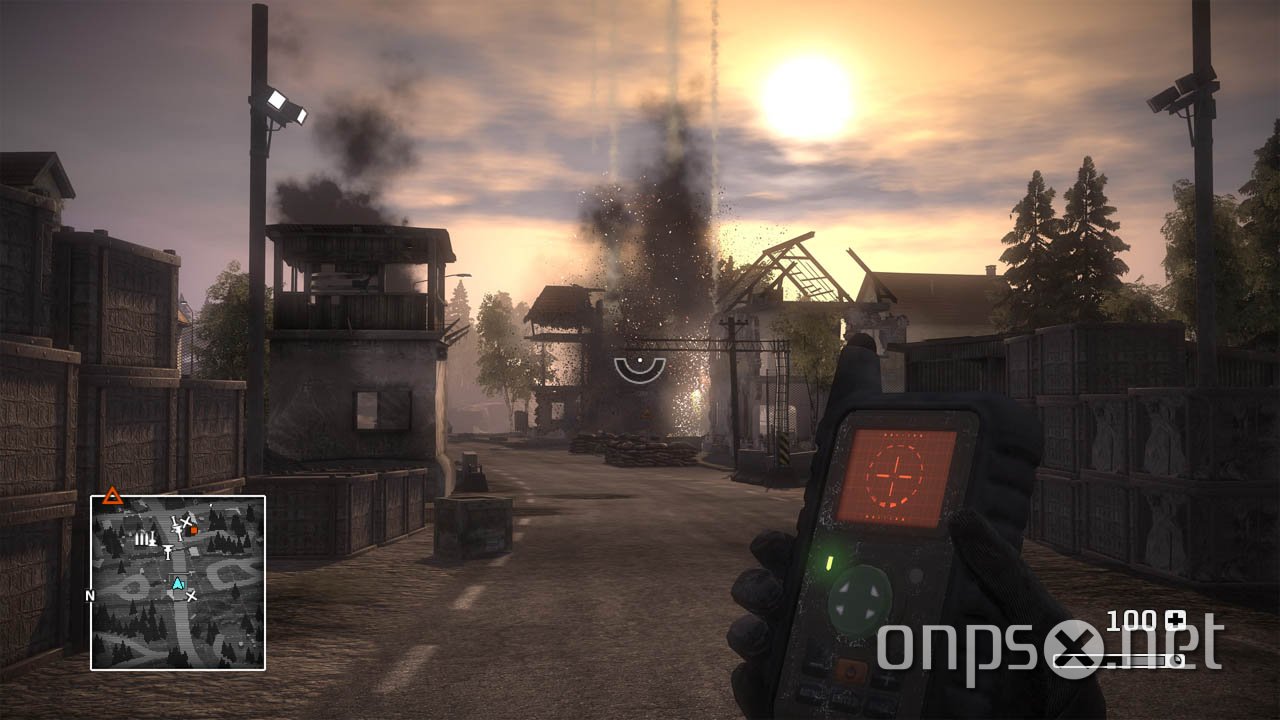Click the onps.net watermark link
Screen dimensions: 1280x720
point(1020,645)
